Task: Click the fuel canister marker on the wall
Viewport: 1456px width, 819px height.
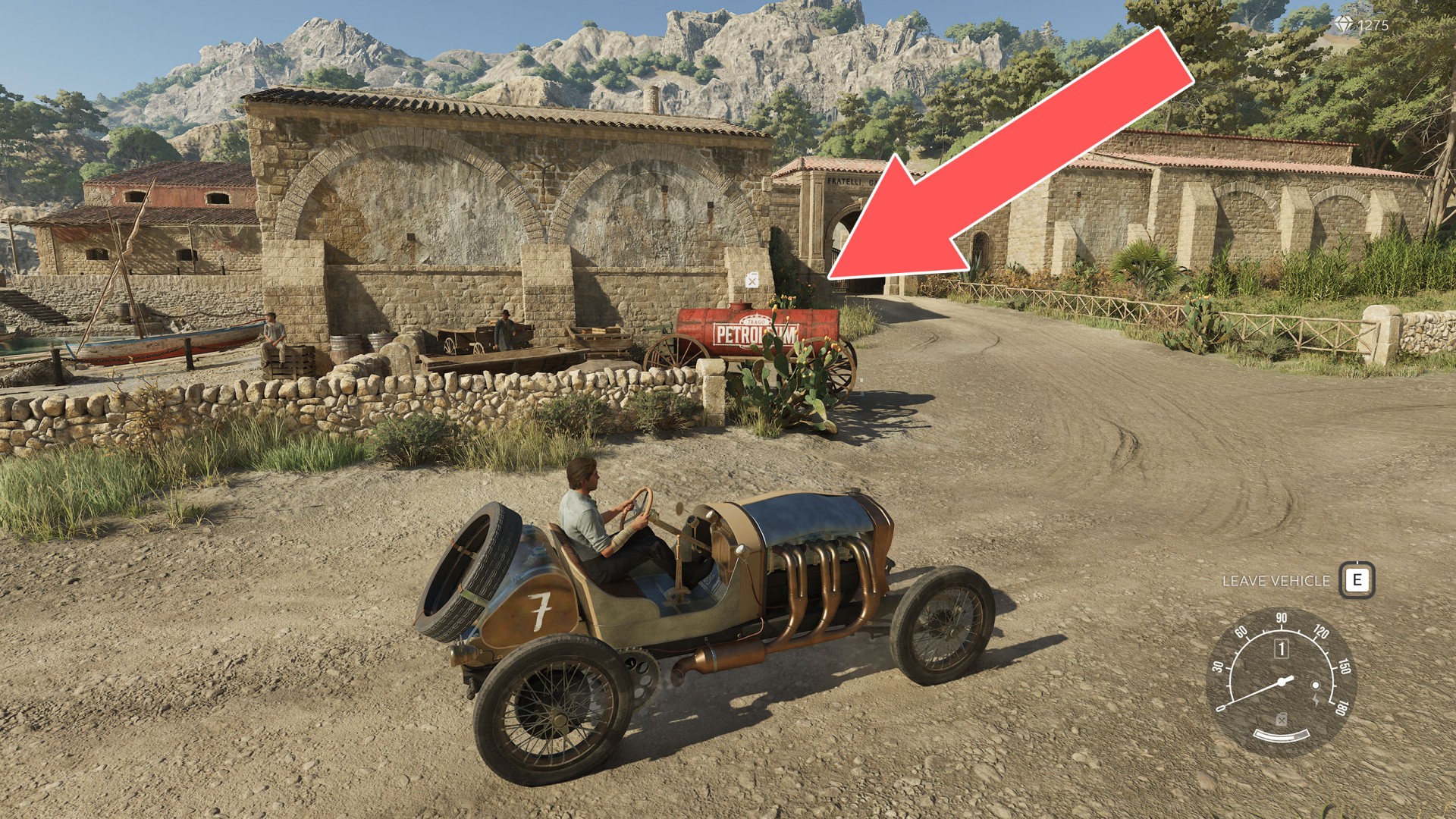Action: click(751, 280)
